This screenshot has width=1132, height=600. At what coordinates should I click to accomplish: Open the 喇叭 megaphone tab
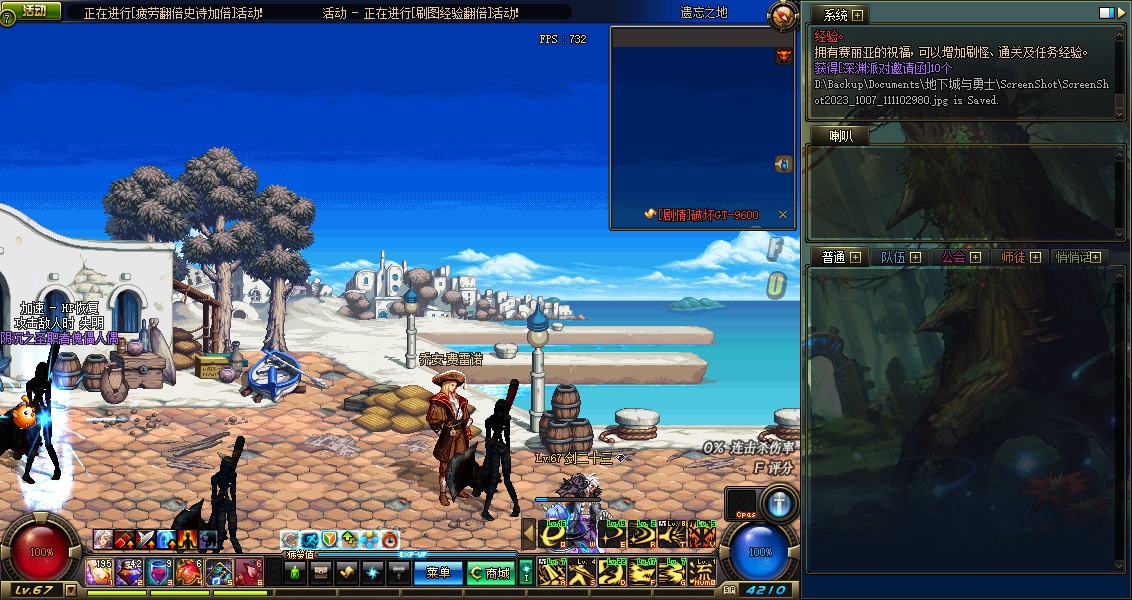click(842, 137)
